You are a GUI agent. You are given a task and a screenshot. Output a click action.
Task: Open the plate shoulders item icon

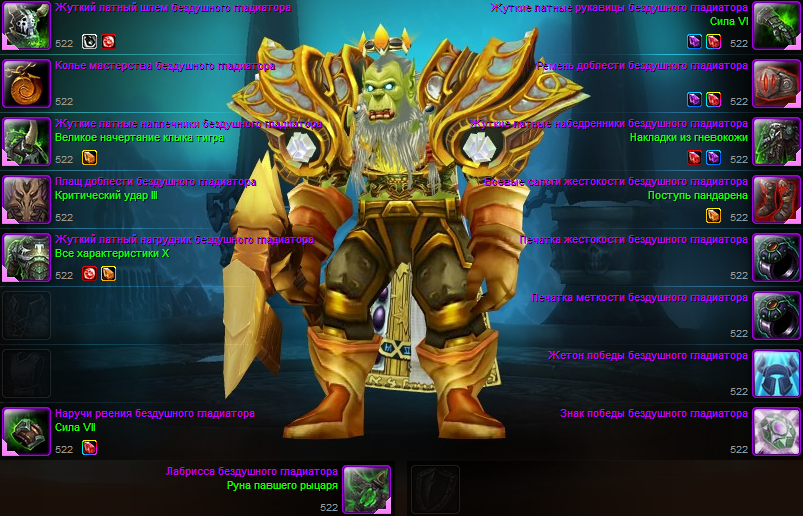click(26, 142)
